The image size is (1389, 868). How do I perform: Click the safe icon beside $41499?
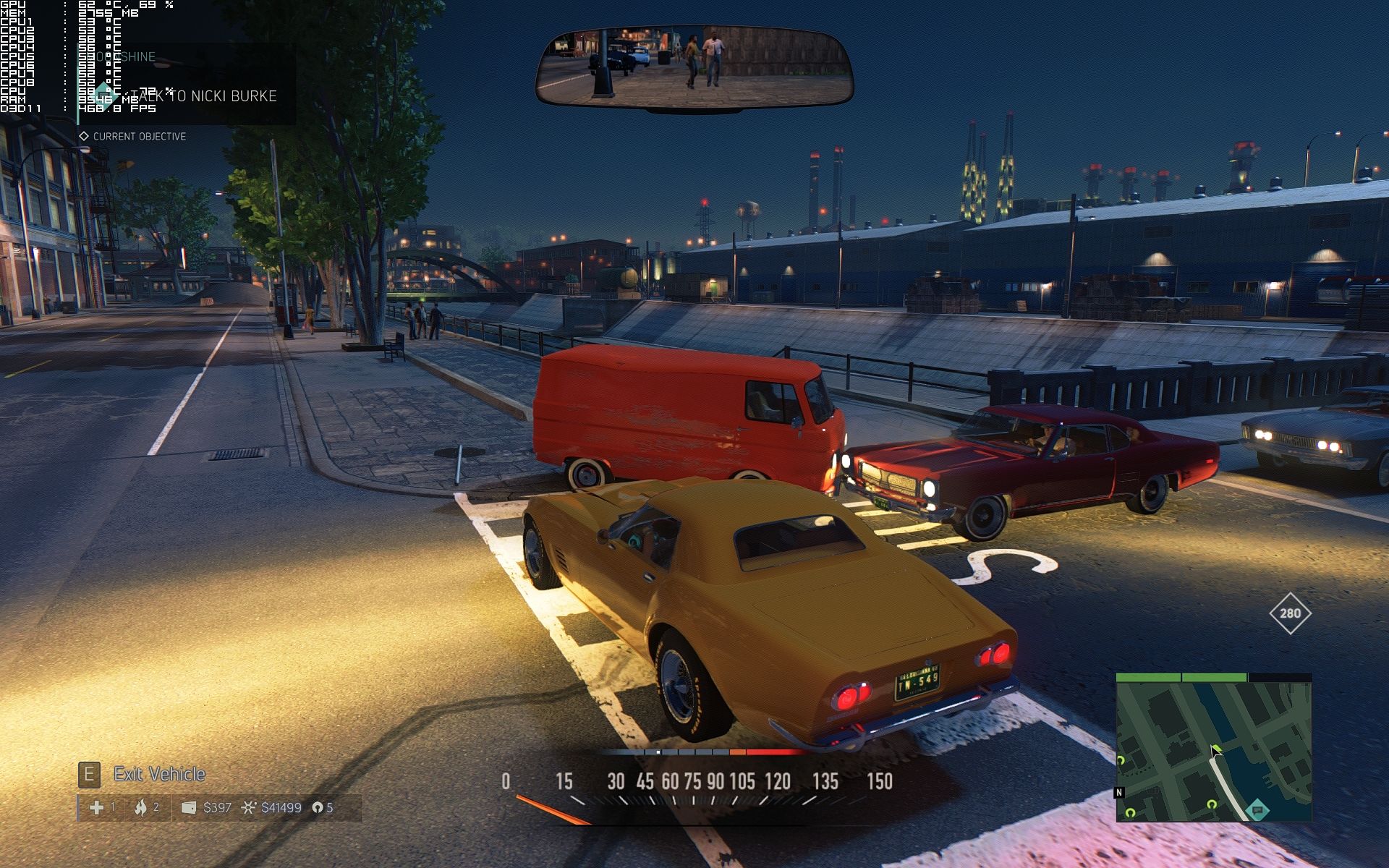pyautogui.click(x=249, y=807)
